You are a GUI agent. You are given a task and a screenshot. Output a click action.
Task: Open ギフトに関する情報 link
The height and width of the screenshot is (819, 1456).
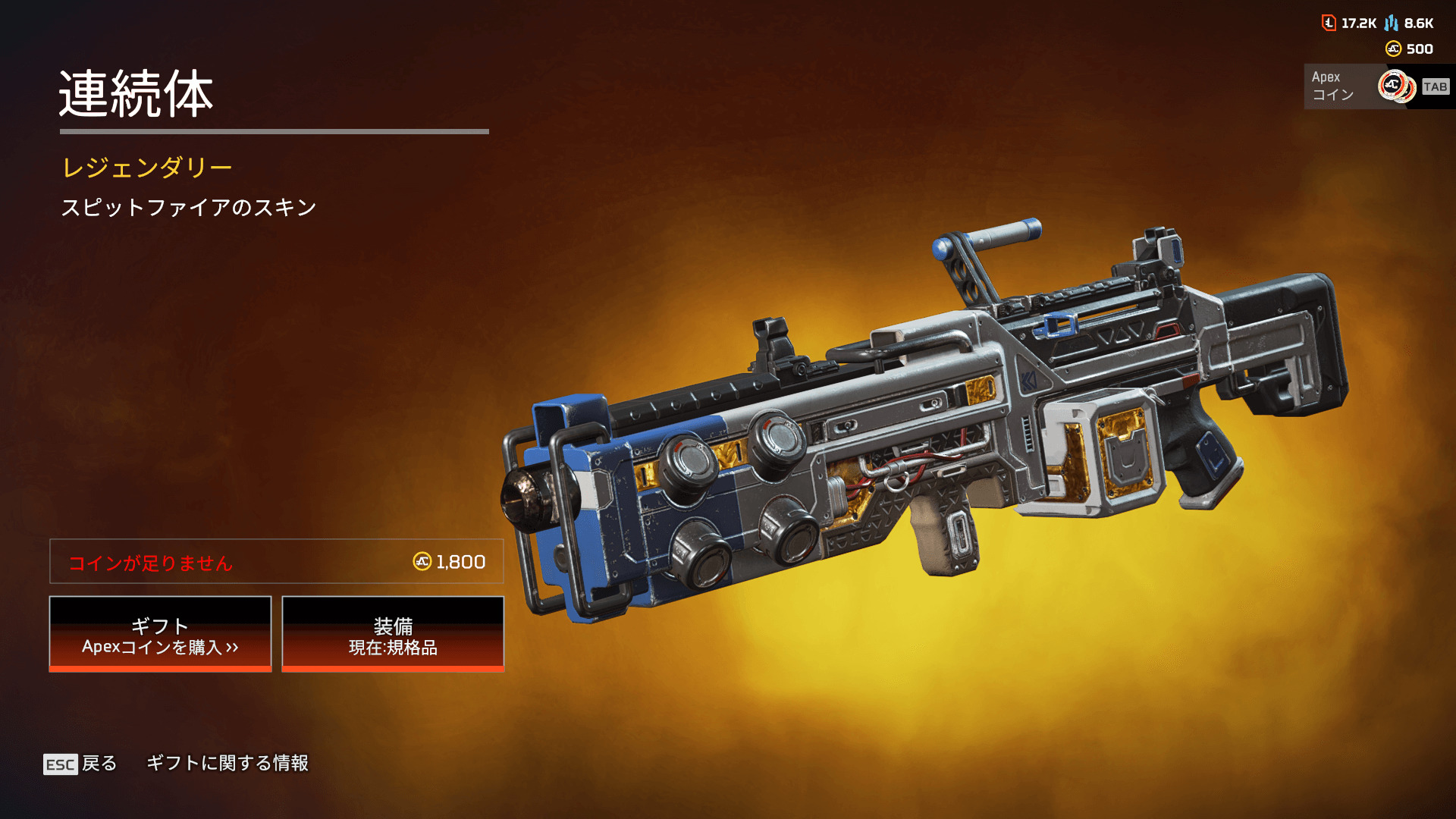click(x=227, y=763)
